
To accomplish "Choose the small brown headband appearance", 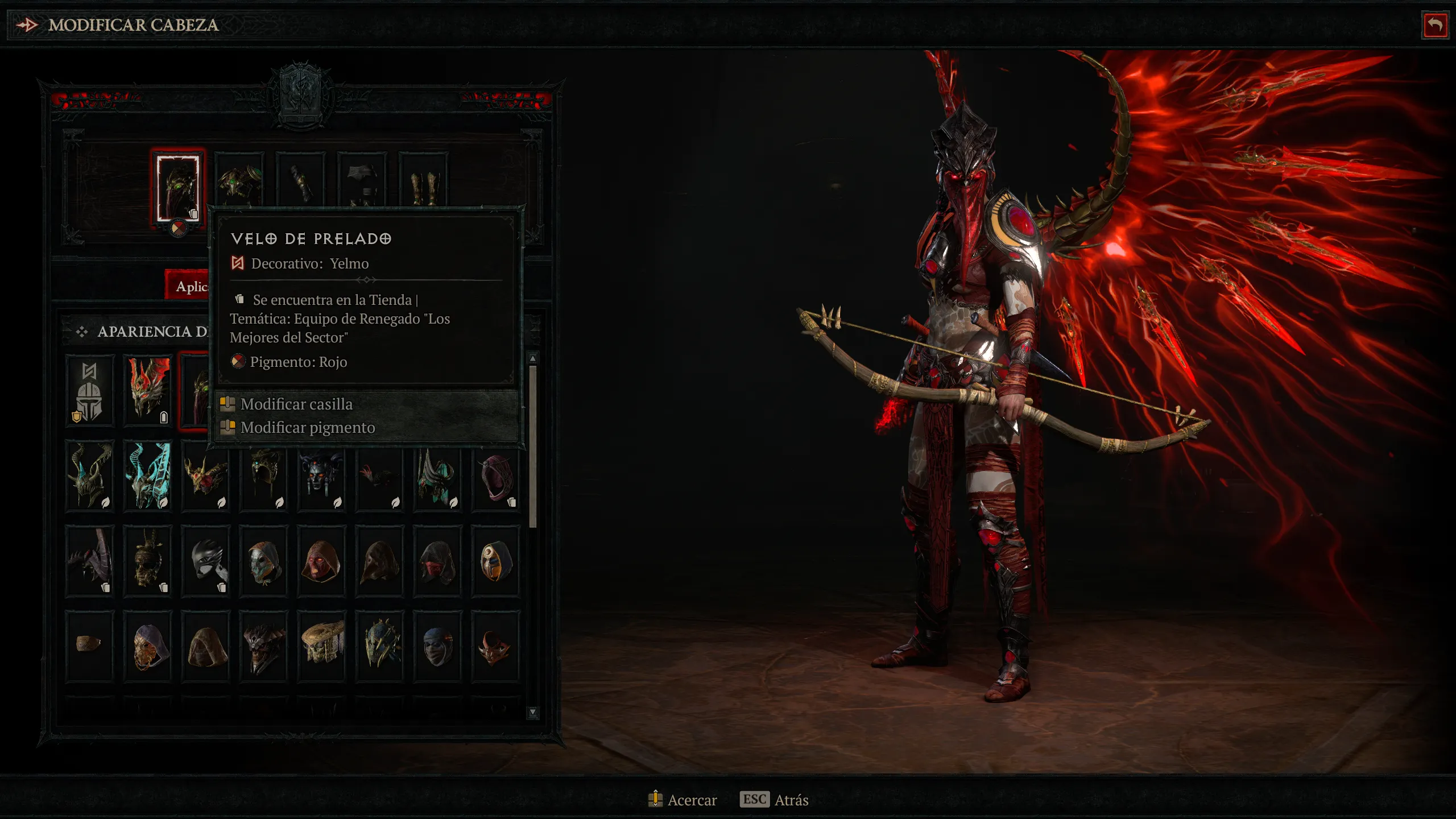I will point(89,645).
